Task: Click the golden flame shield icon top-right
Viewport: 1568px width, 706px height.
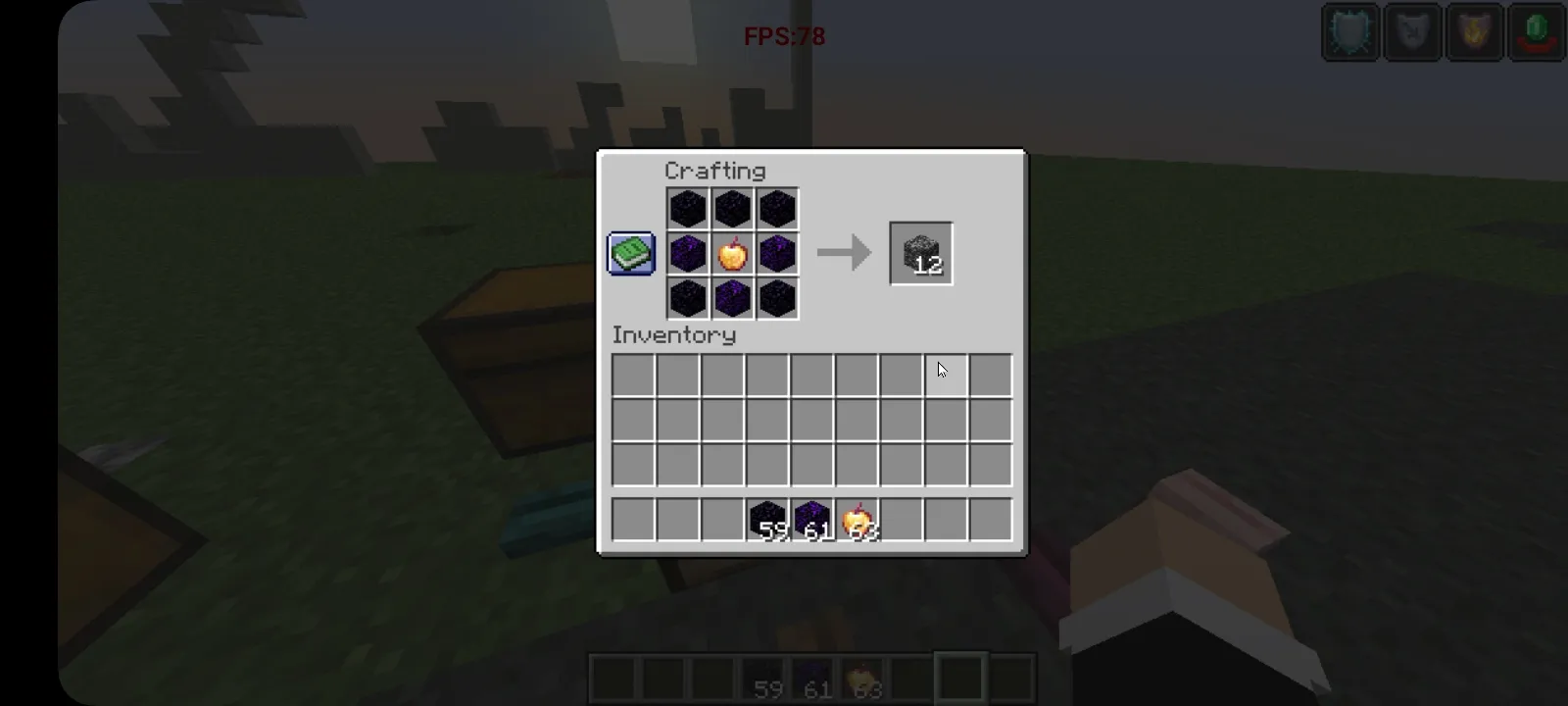Action: tap(1475, 32)
